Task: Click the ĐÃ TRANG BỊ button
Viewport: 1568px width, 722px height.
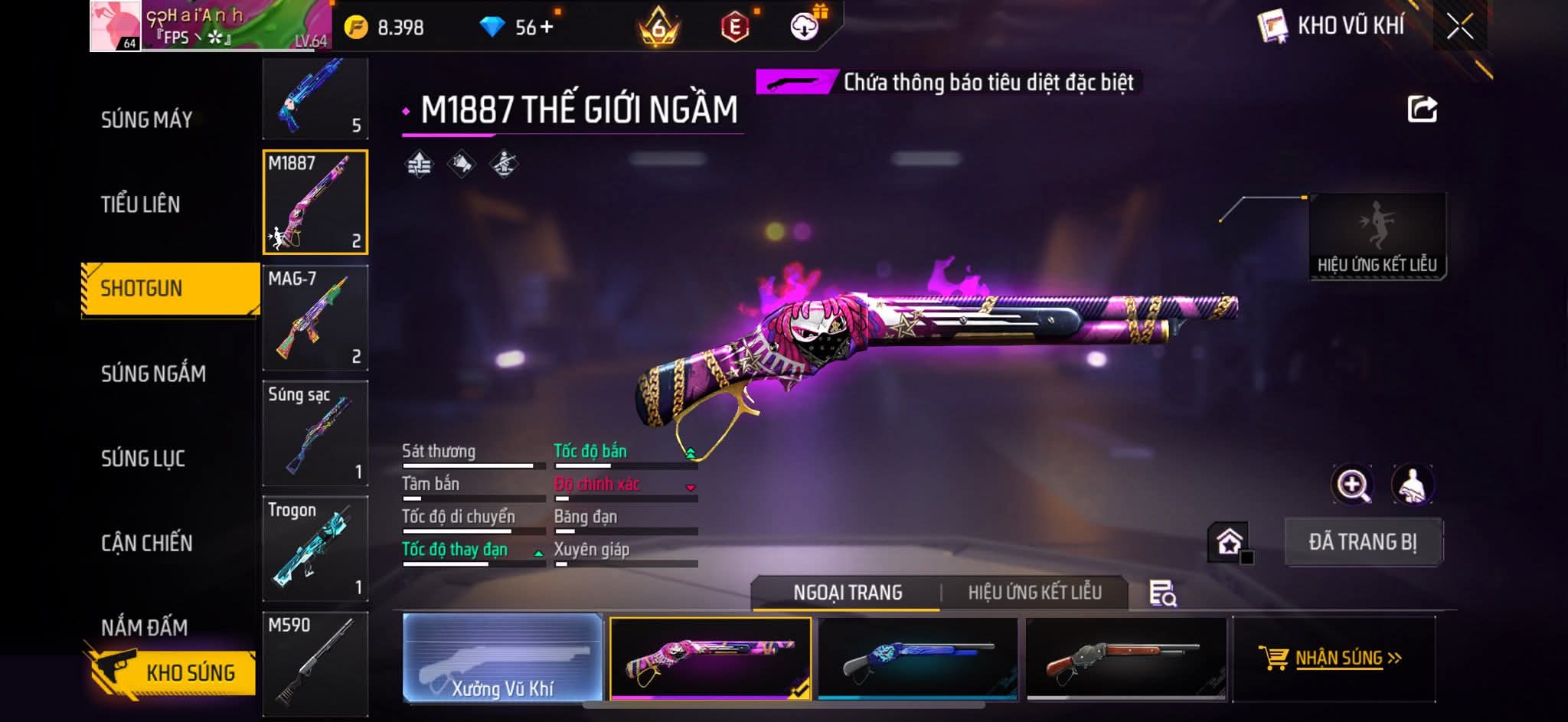Action: (1363, 542)
